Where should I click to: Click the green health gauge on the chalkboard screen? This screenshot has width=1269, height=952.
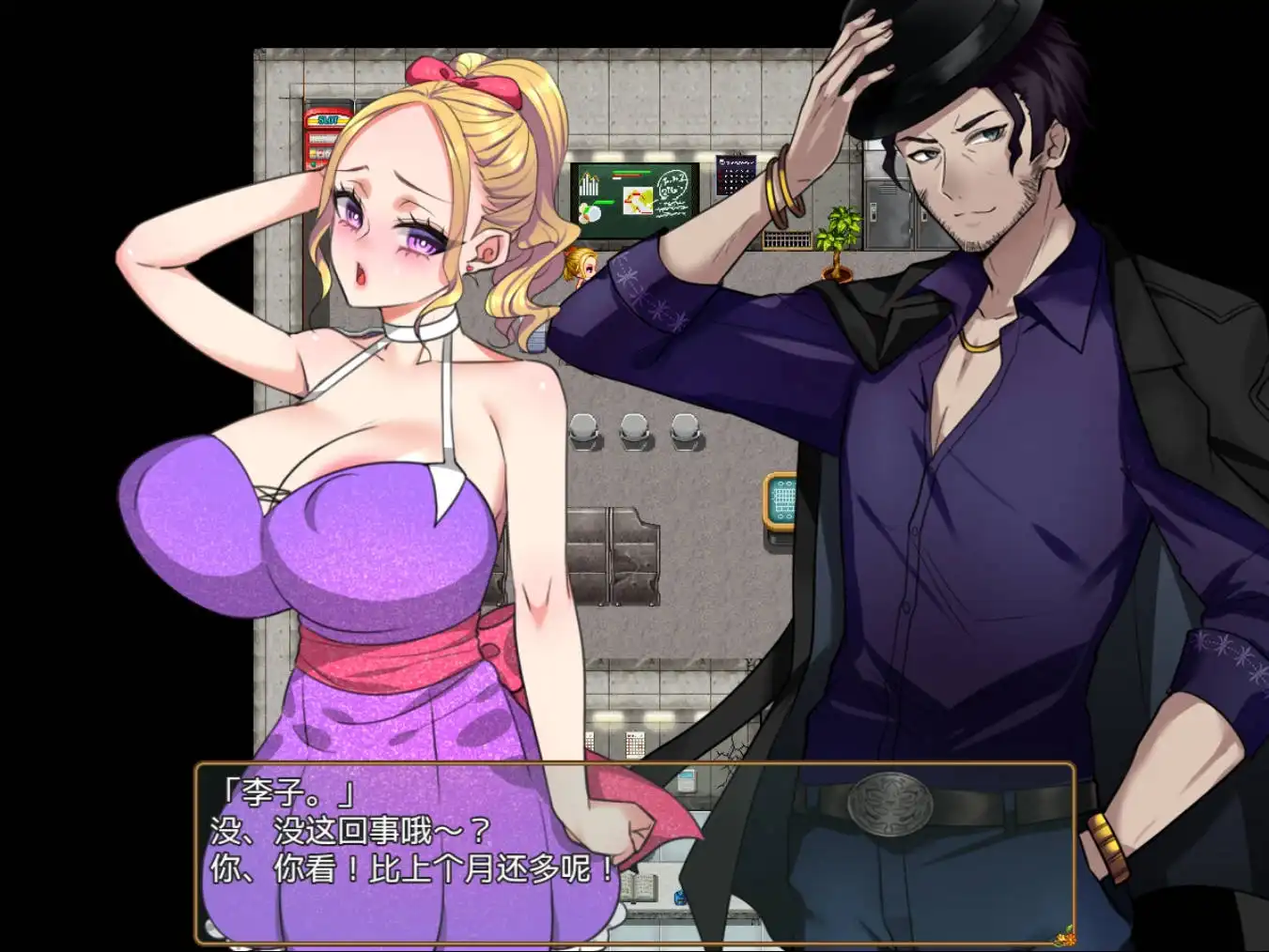(631, 173)
